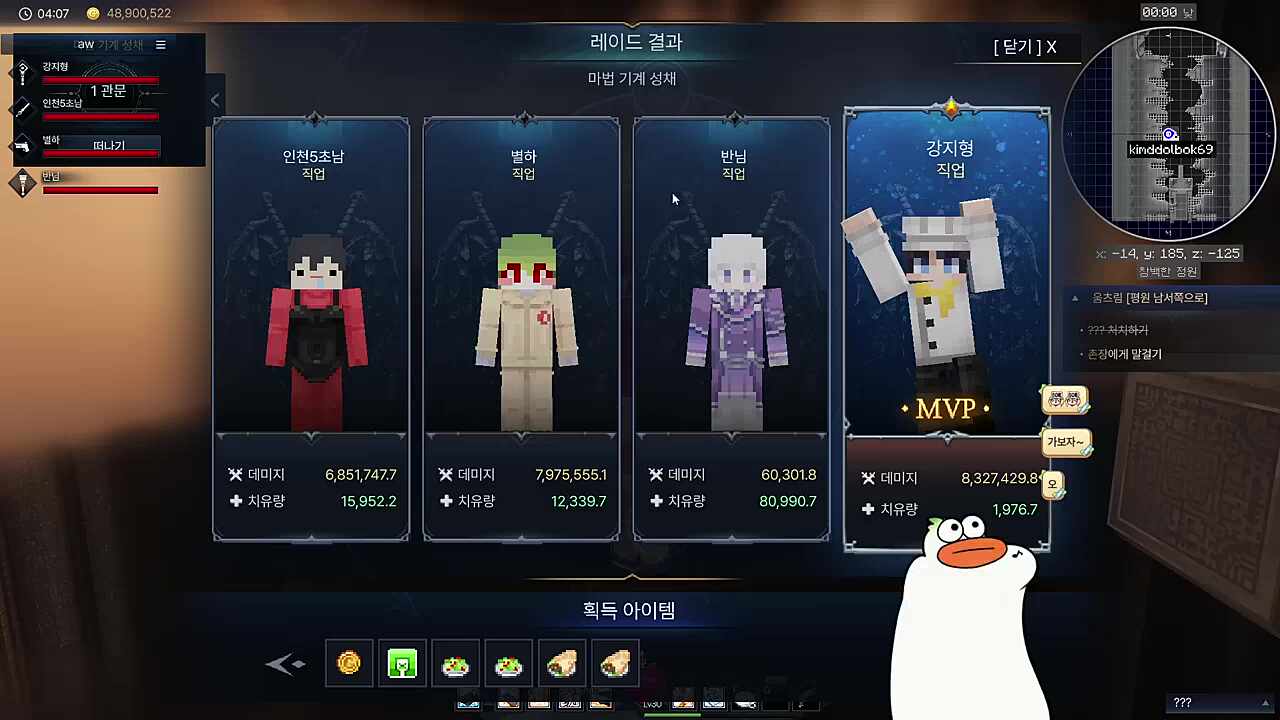Collapse the 움츠림 quest entry

[x=1075, y=297]
